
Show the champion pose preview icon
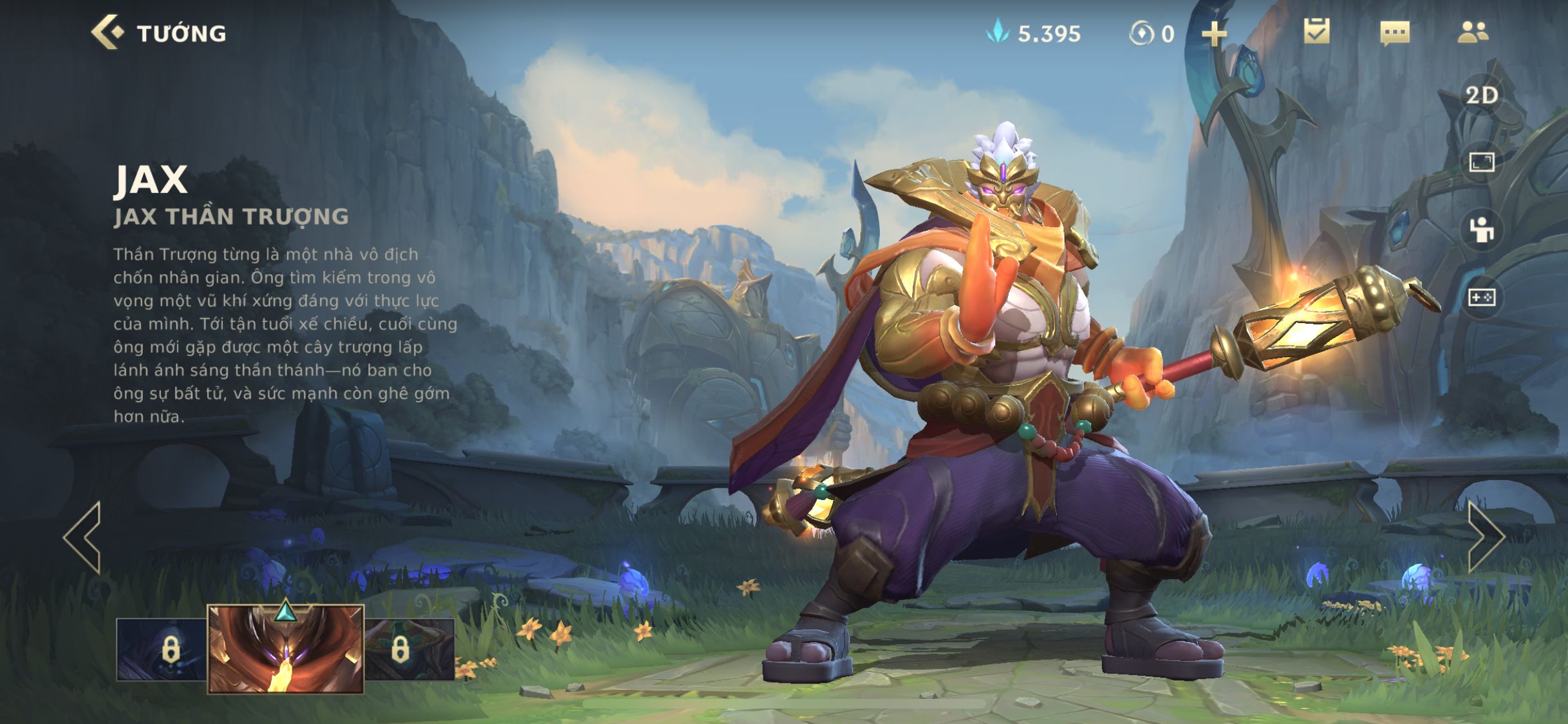1482,230
